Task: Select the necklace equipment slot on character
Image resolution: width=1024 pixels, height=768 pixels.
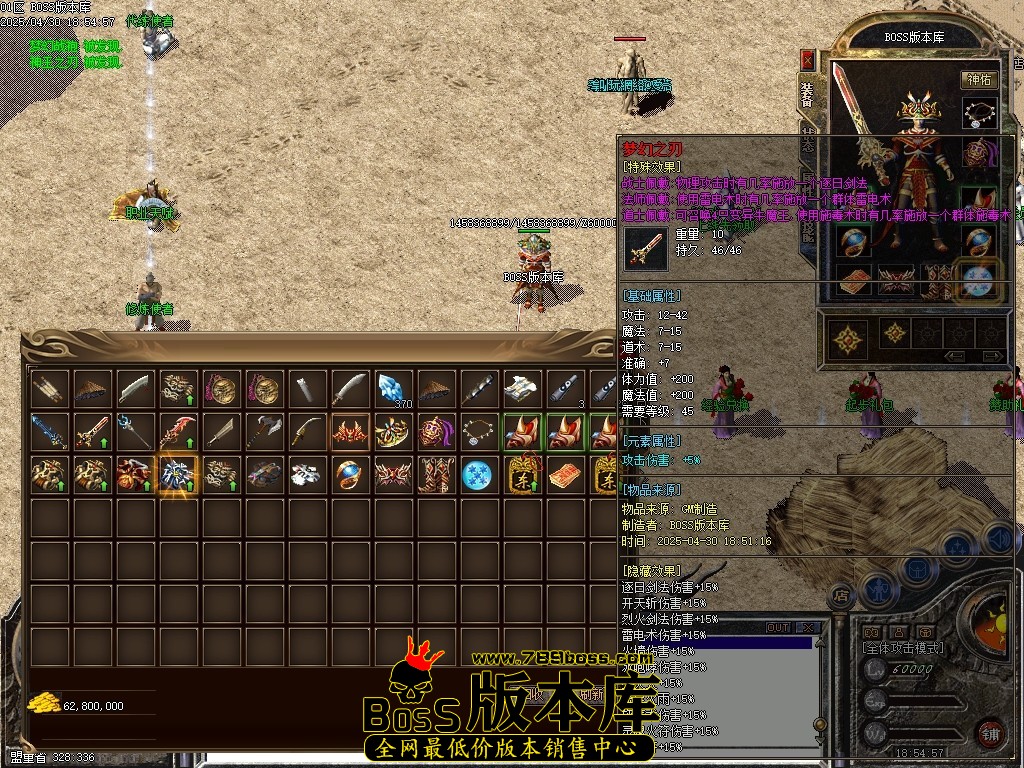Action: [x=979, y=113]
